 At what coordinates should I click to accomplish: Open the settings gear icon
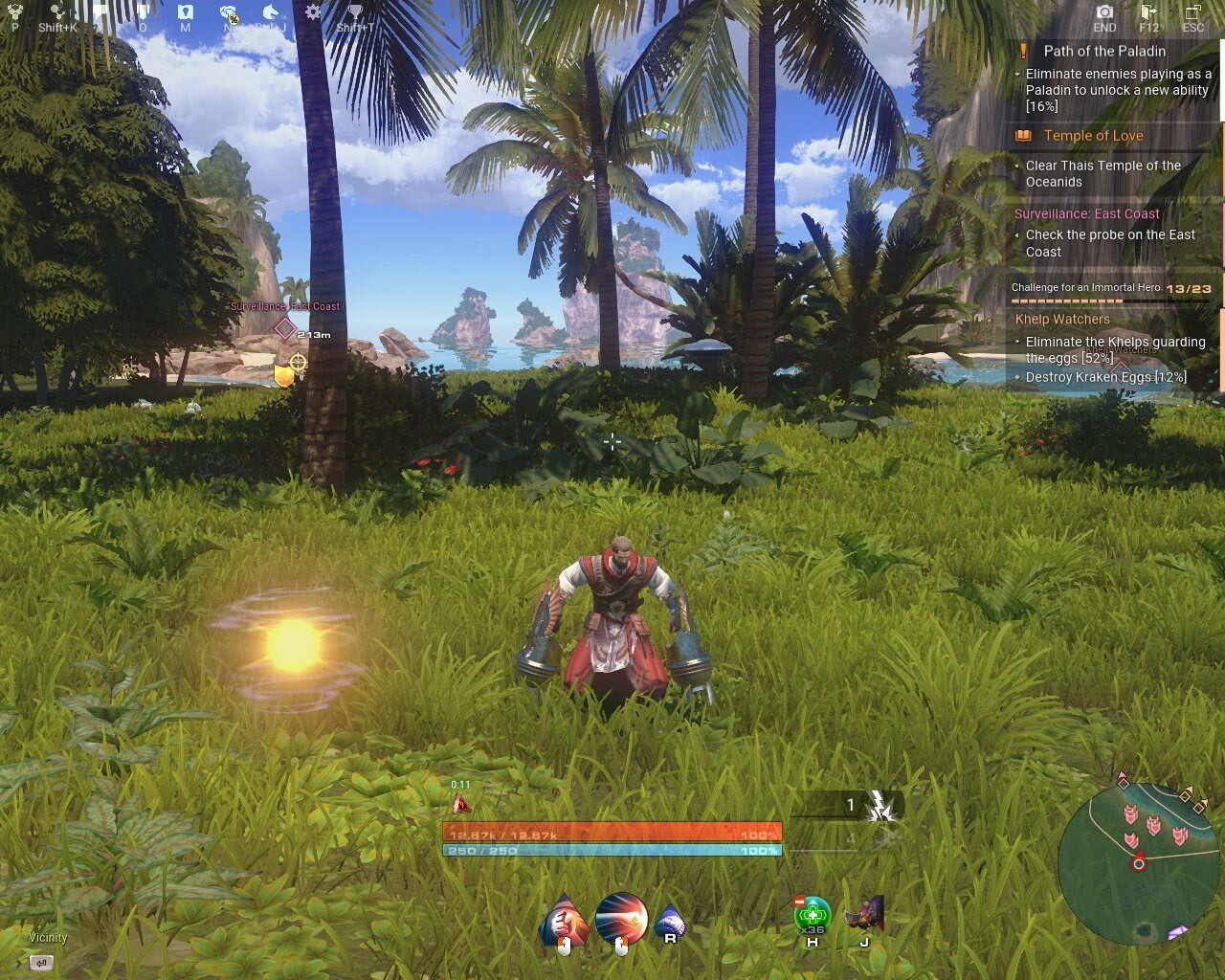313,11
